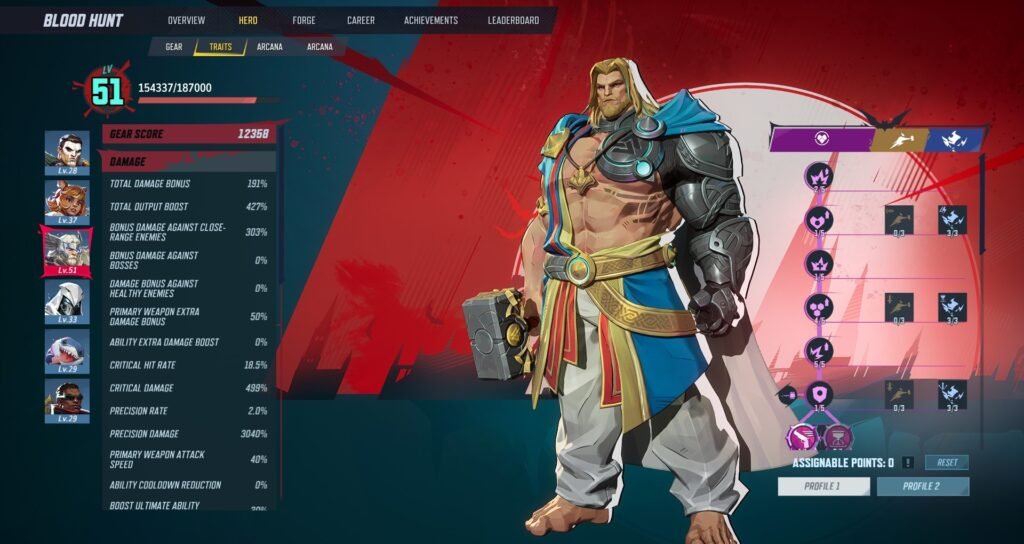Screen dimensions: 1024x544
Task: Switch to Profile 2
Action: click(922, 486)
